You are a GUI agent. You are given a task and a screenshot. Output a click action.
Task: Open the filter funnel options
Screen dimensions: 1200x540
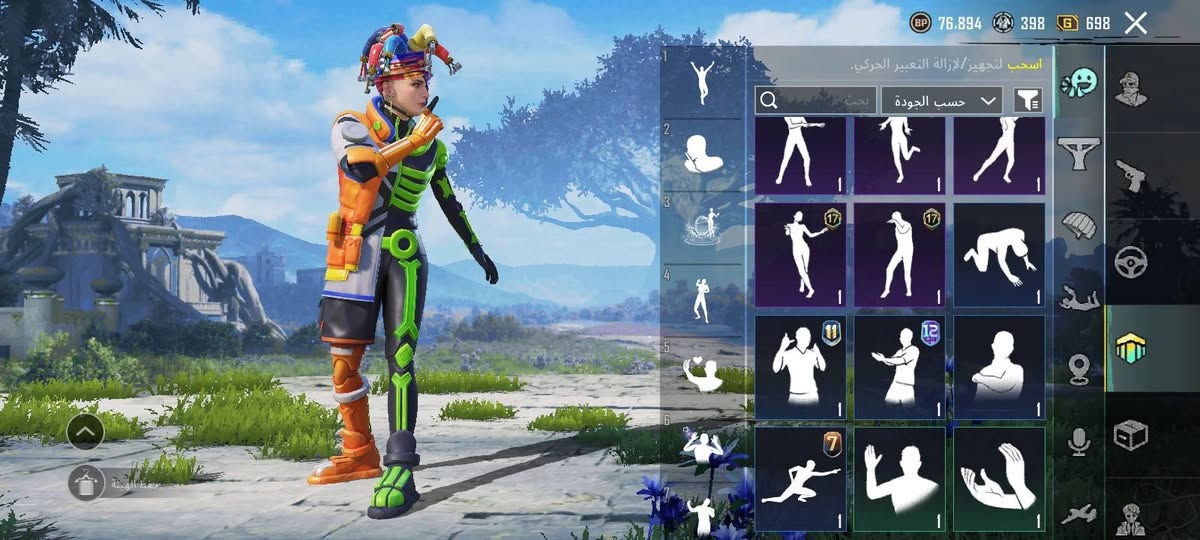1027,100
